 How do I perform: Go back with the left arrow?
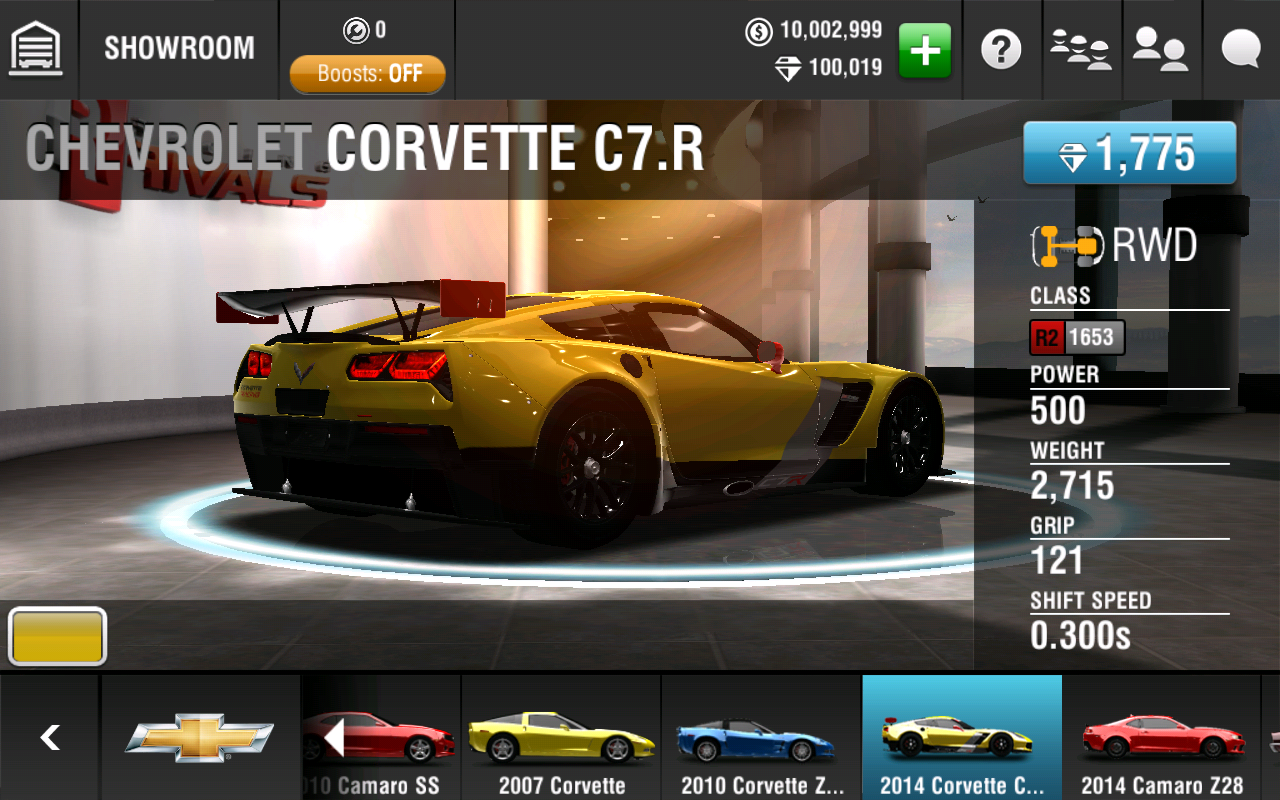click(x=49, y=738)
